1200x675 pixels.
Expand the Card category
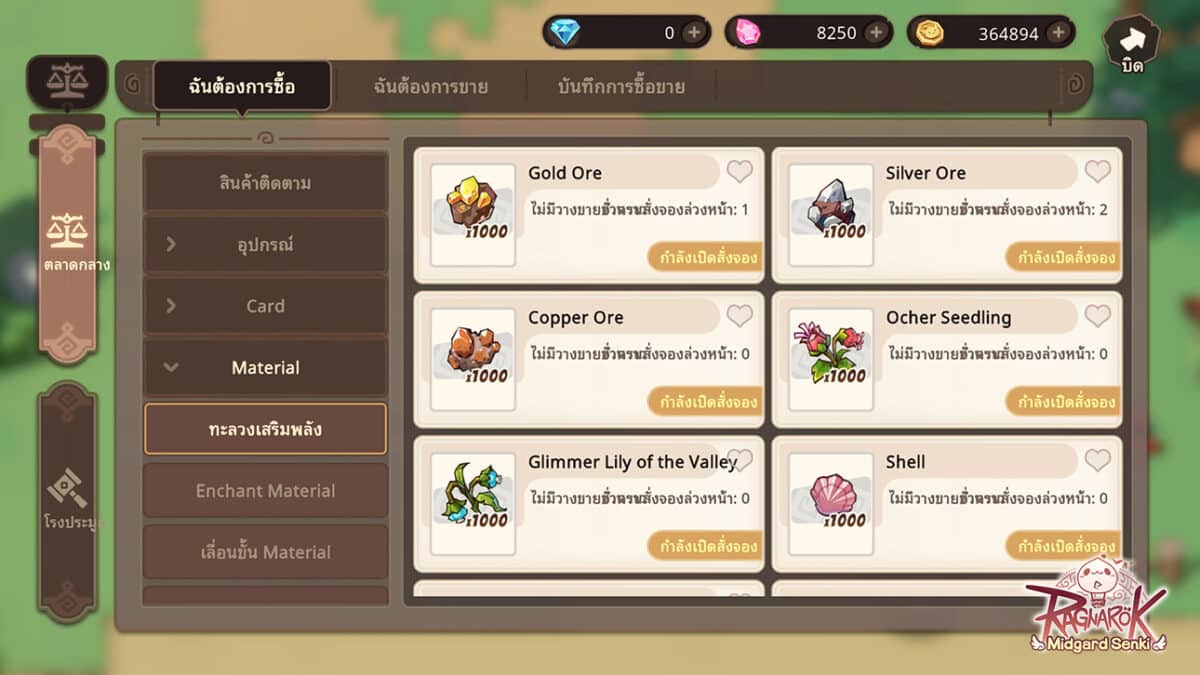[265, 306]
